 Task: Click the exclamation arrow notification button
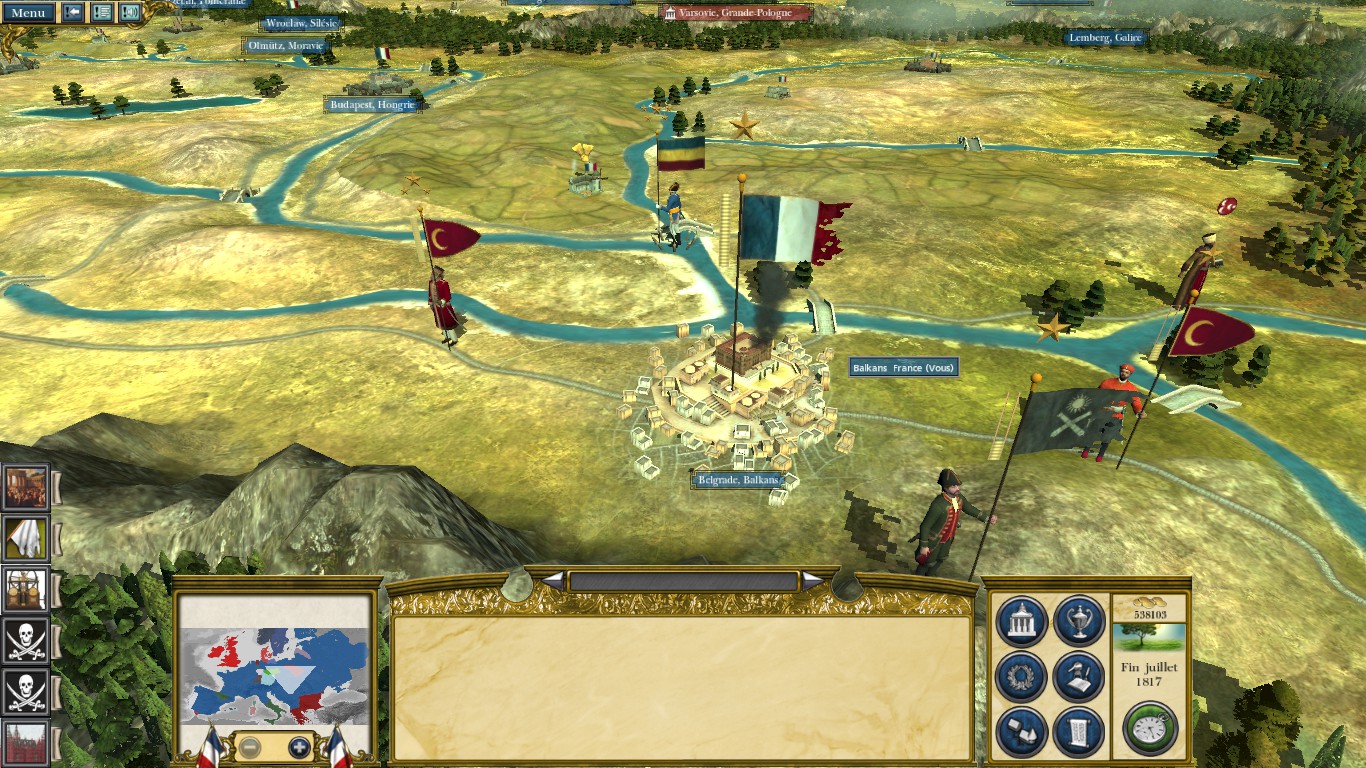click(73, 12)
